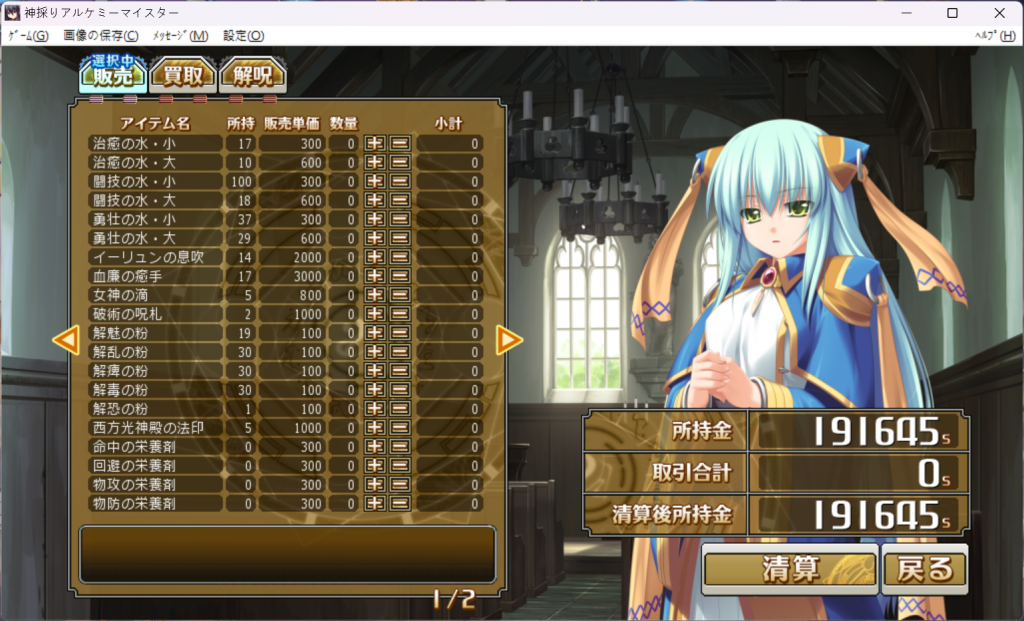Image resolution: width=1024 pixels, height=621 pixels.
Task: Open the 設定(O) menu
Action: [243, 35]
